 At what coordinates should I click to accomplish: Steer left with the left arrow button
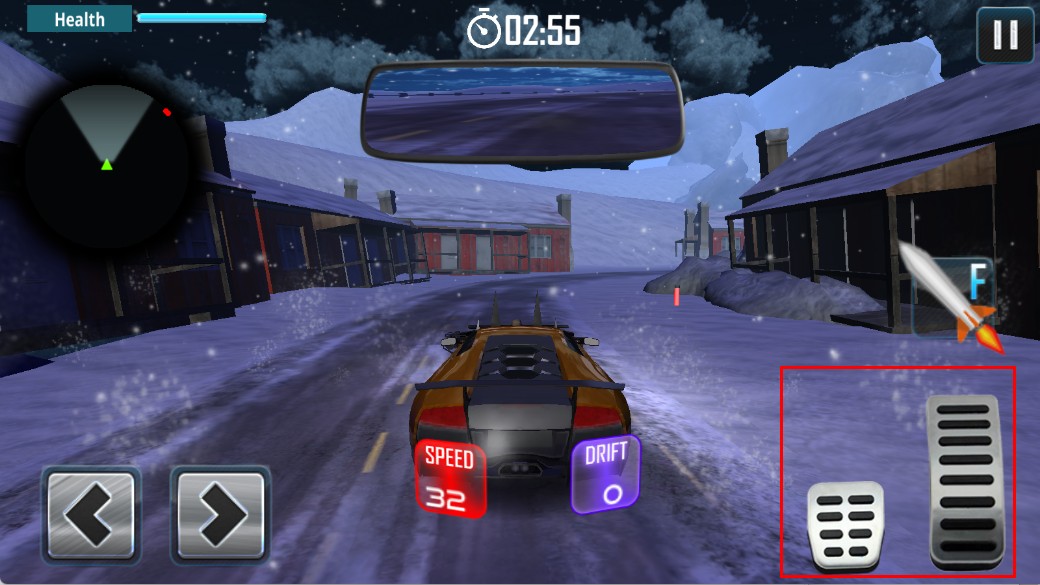tap(90, 514)
